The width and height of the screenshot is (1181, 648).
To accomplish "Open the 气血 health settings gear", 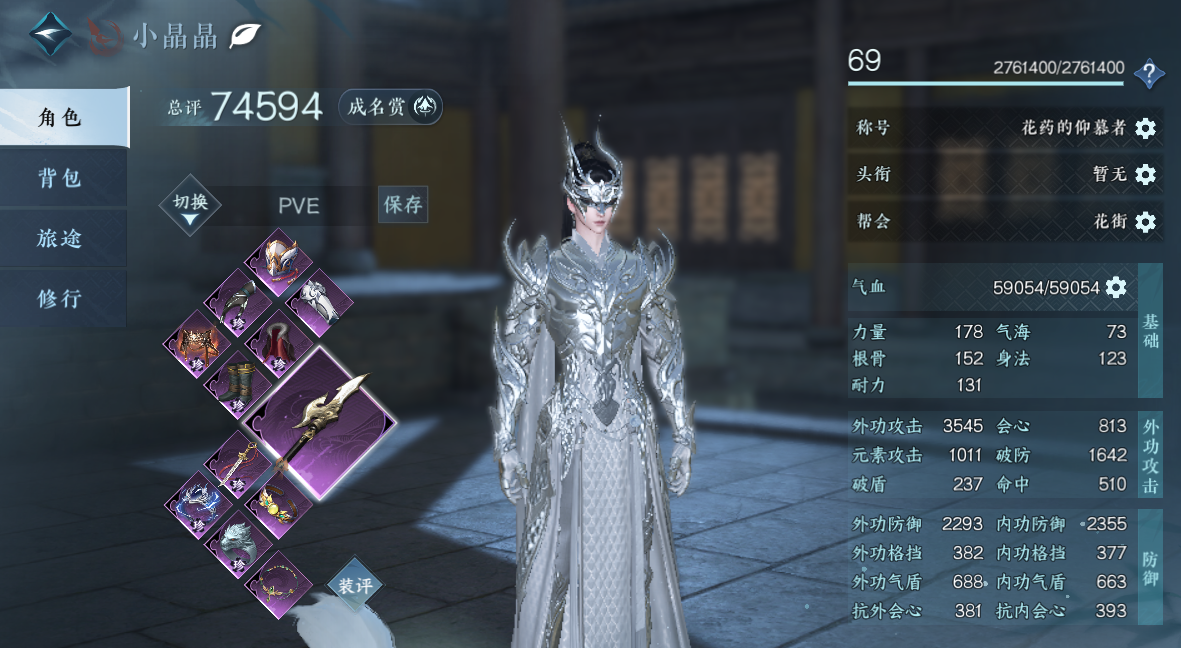I will 1116,288.
